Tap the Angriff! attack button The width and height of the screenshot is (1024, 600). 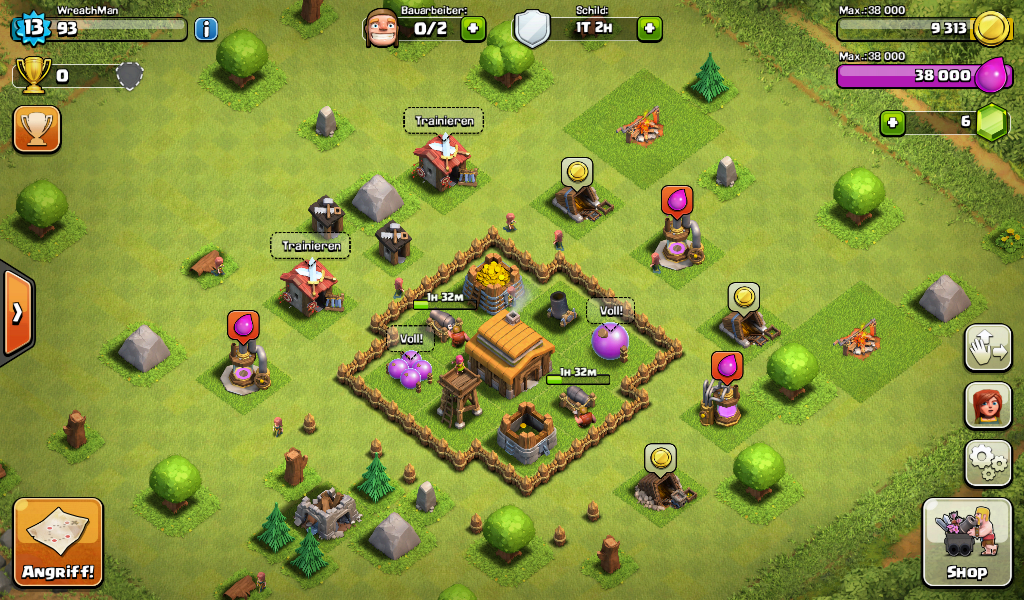point(58,541)
